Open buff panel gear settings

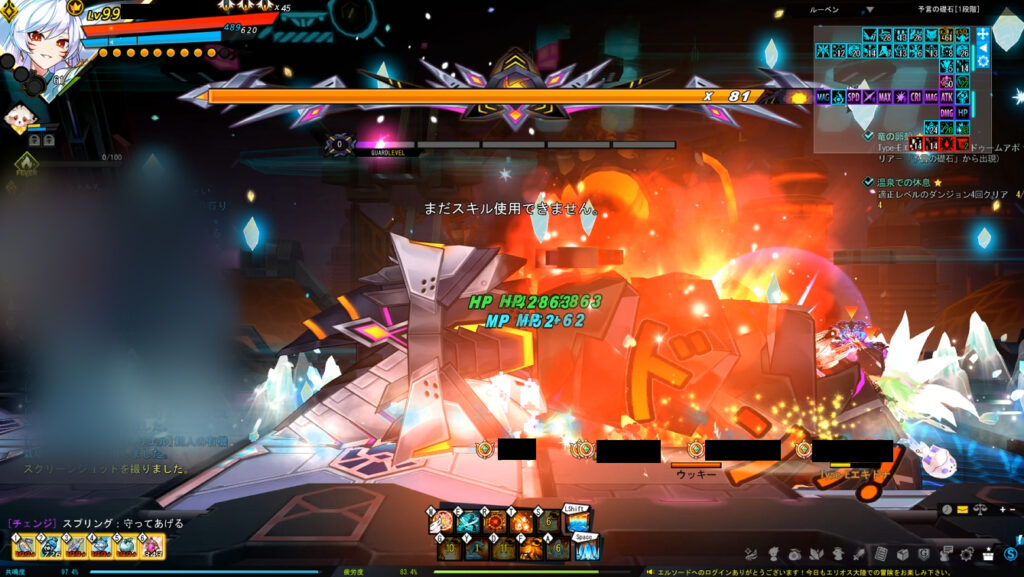pos(982,61)
